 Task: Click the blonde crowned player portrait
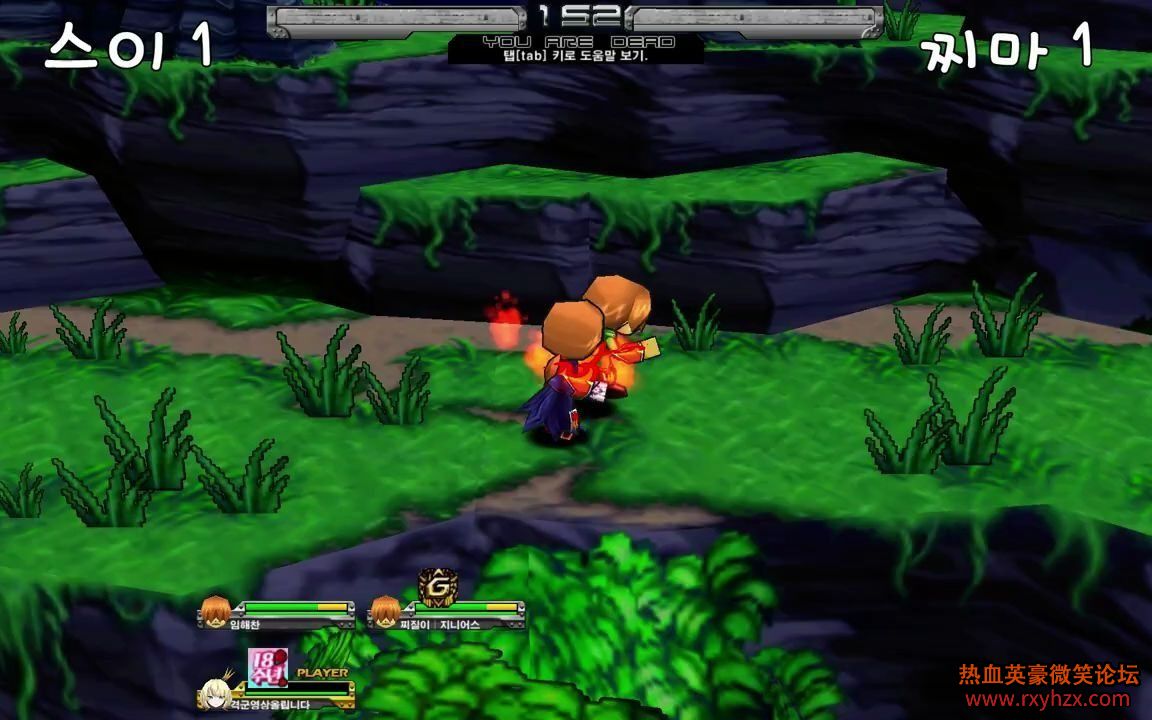coord(214,692)
